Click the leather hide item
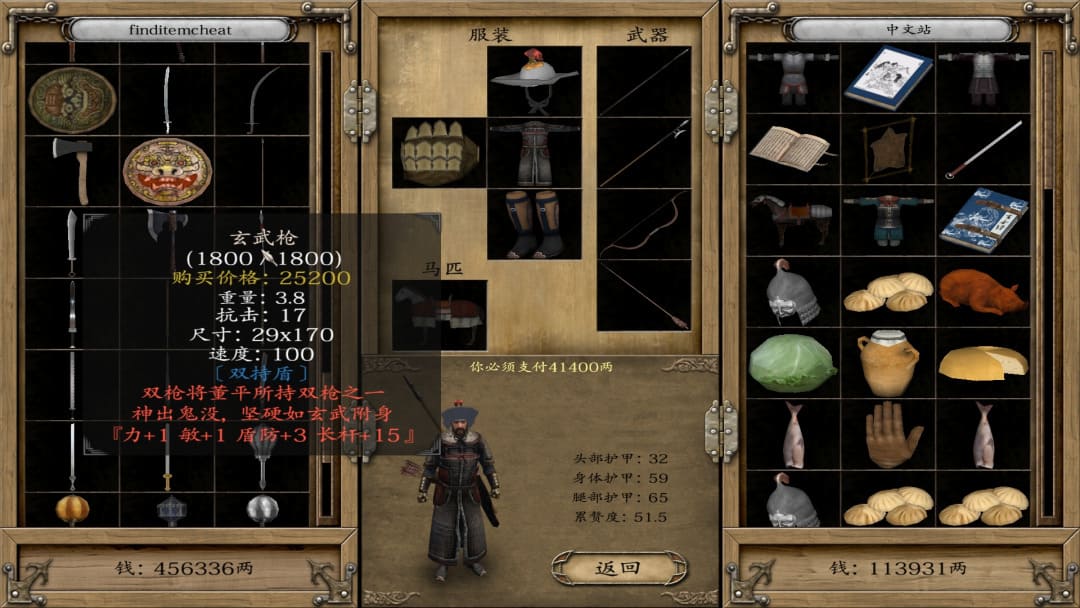Screen dimensions: 1080x608 (887, 148)
